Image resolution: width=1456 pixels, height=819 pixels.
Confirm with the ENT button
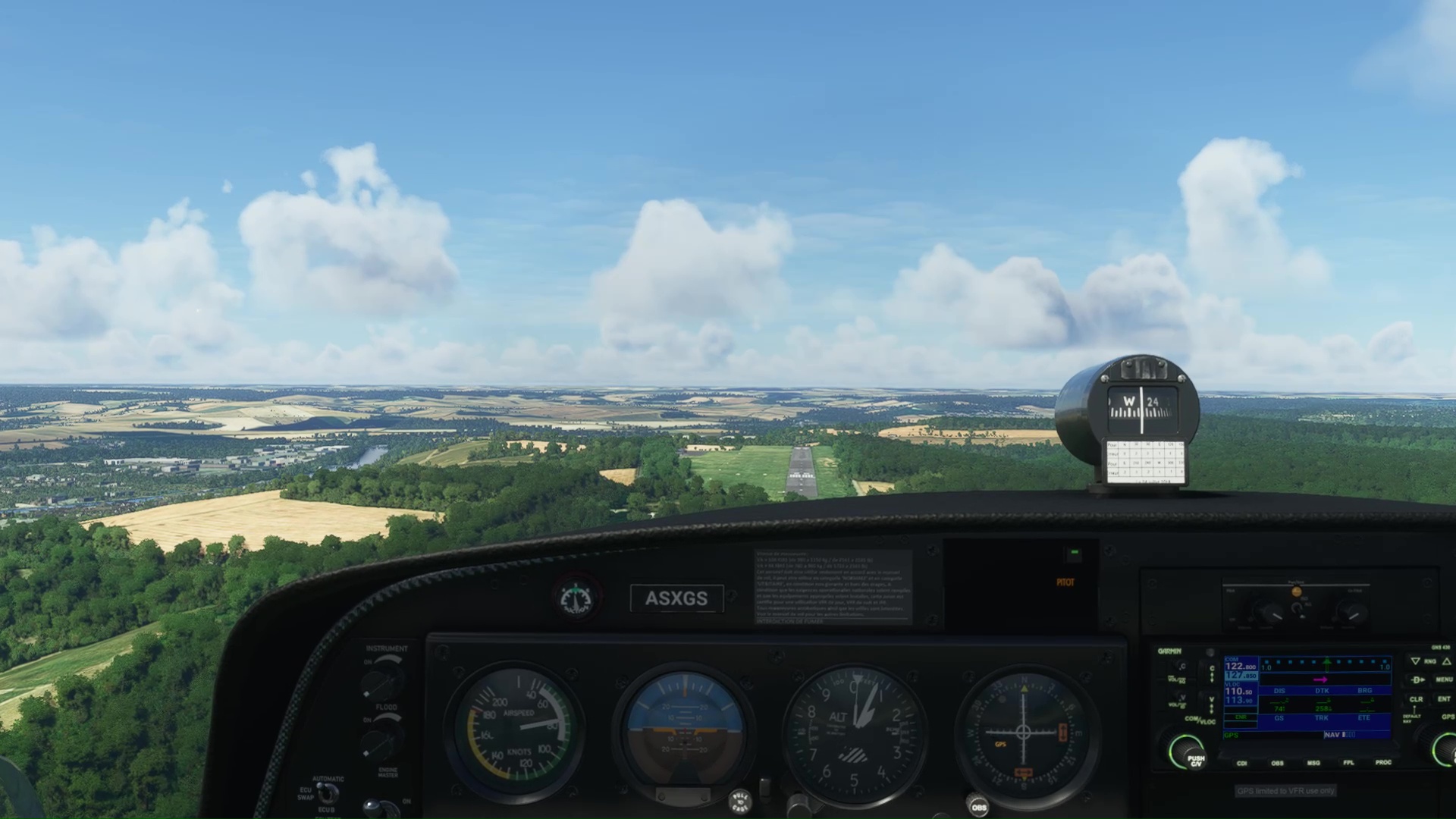click(1444, 699)
